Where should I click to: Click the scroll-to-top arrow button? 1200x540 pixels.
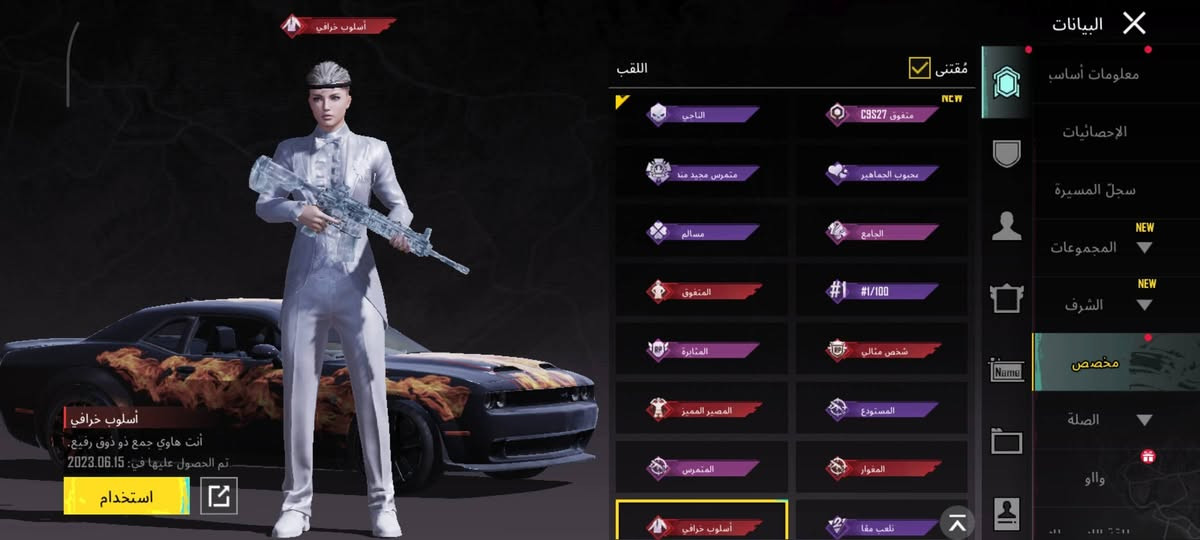958,522
